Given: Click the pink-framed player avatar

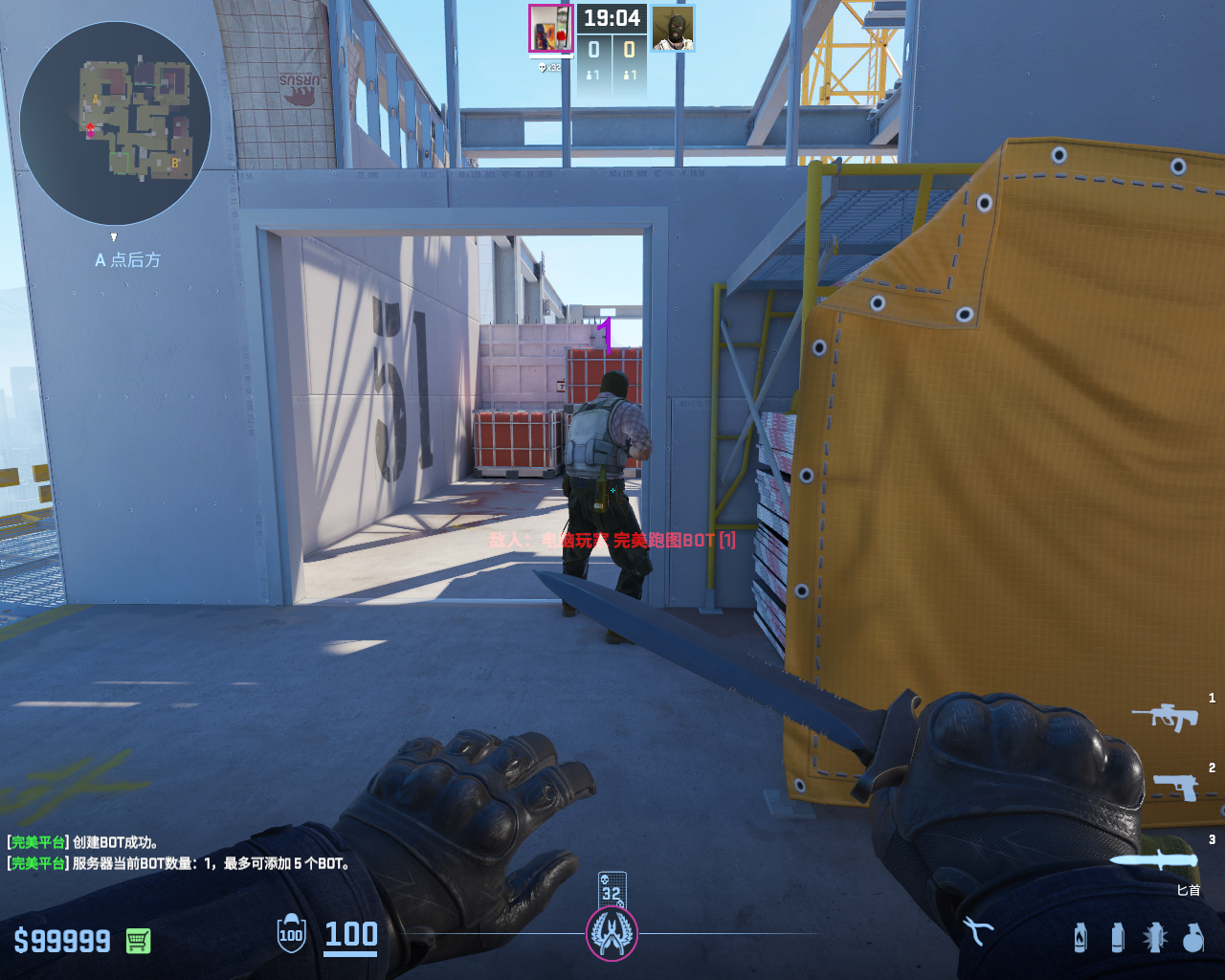Looking at the screenshot, I should (550, 29).
